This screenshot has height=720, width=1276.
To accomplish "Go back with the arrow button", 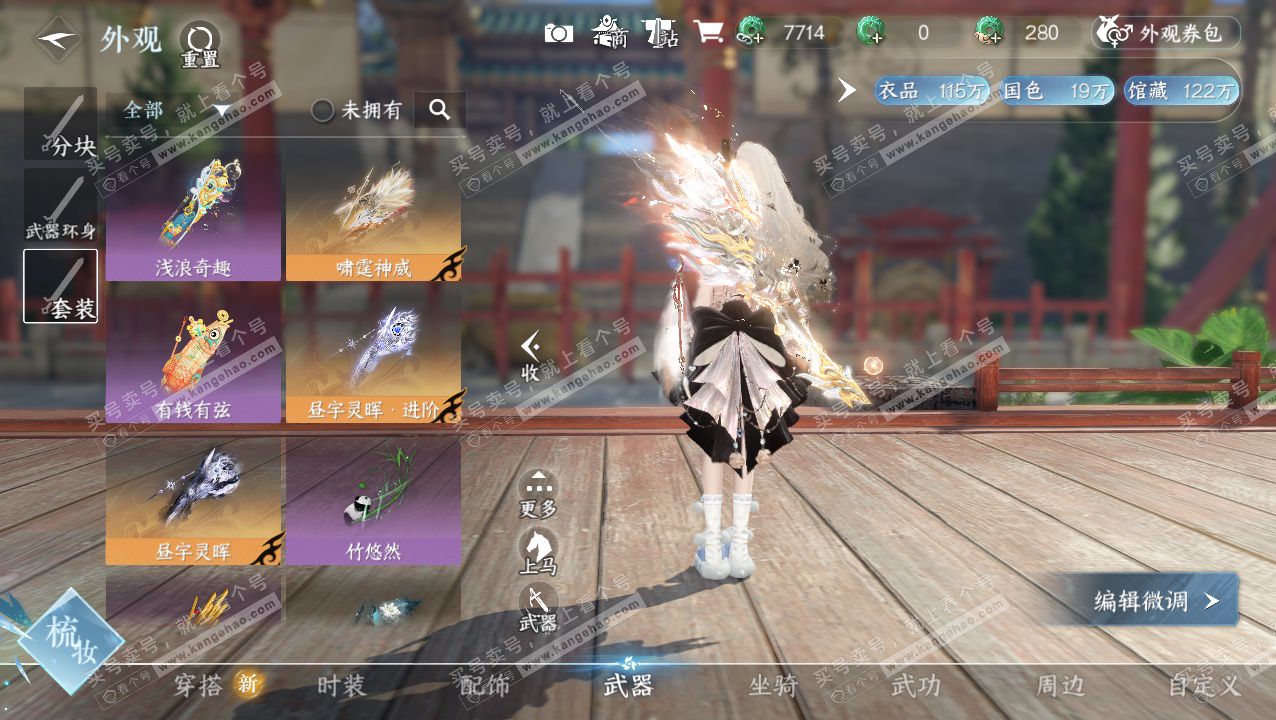I will click(58, 40).
